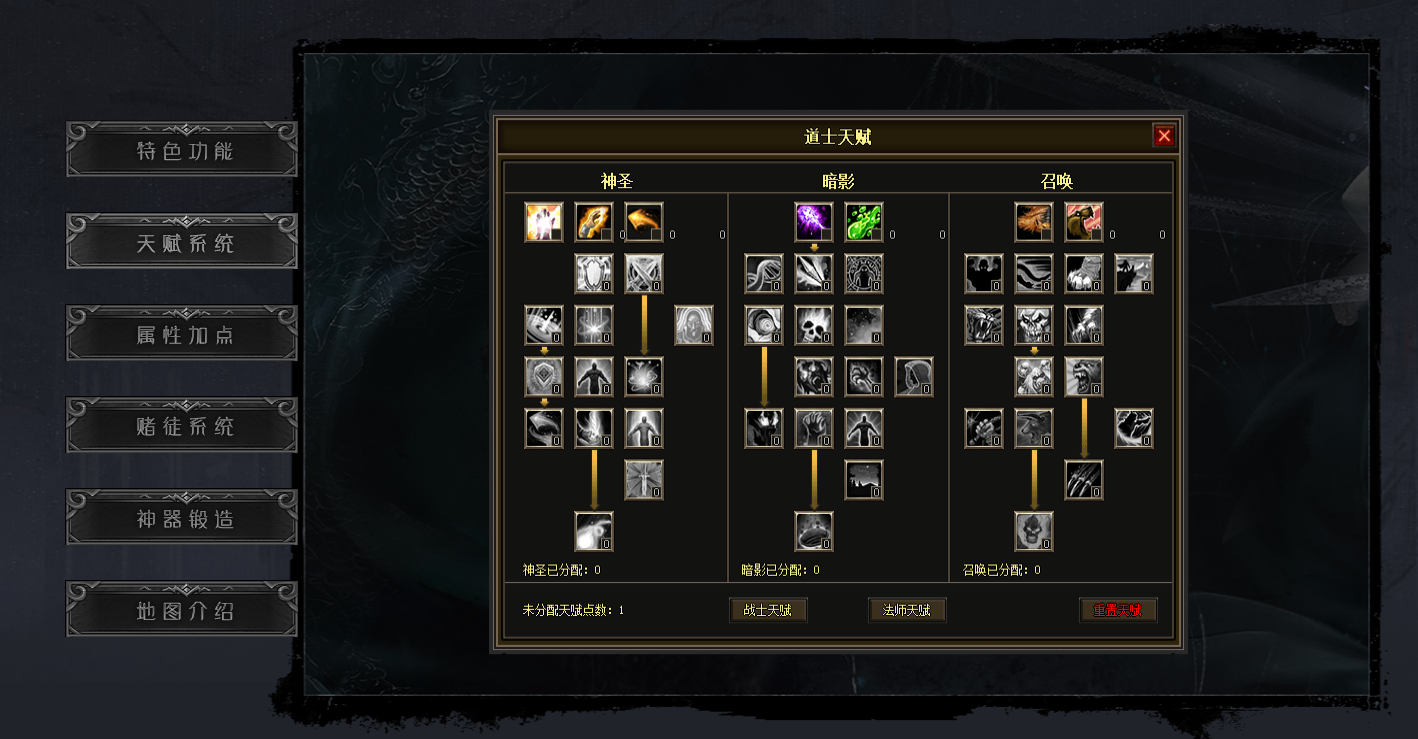Pick the glowing golden hand holy talent

pyautogui.click(x=544, y=222)
